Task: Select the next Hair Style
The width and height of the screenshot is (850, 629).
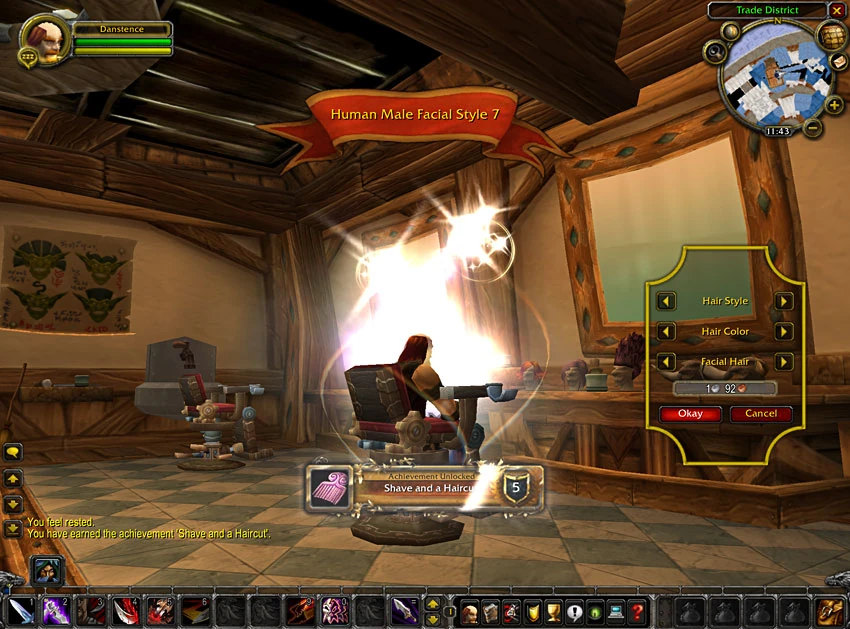Action: point(784,301)
